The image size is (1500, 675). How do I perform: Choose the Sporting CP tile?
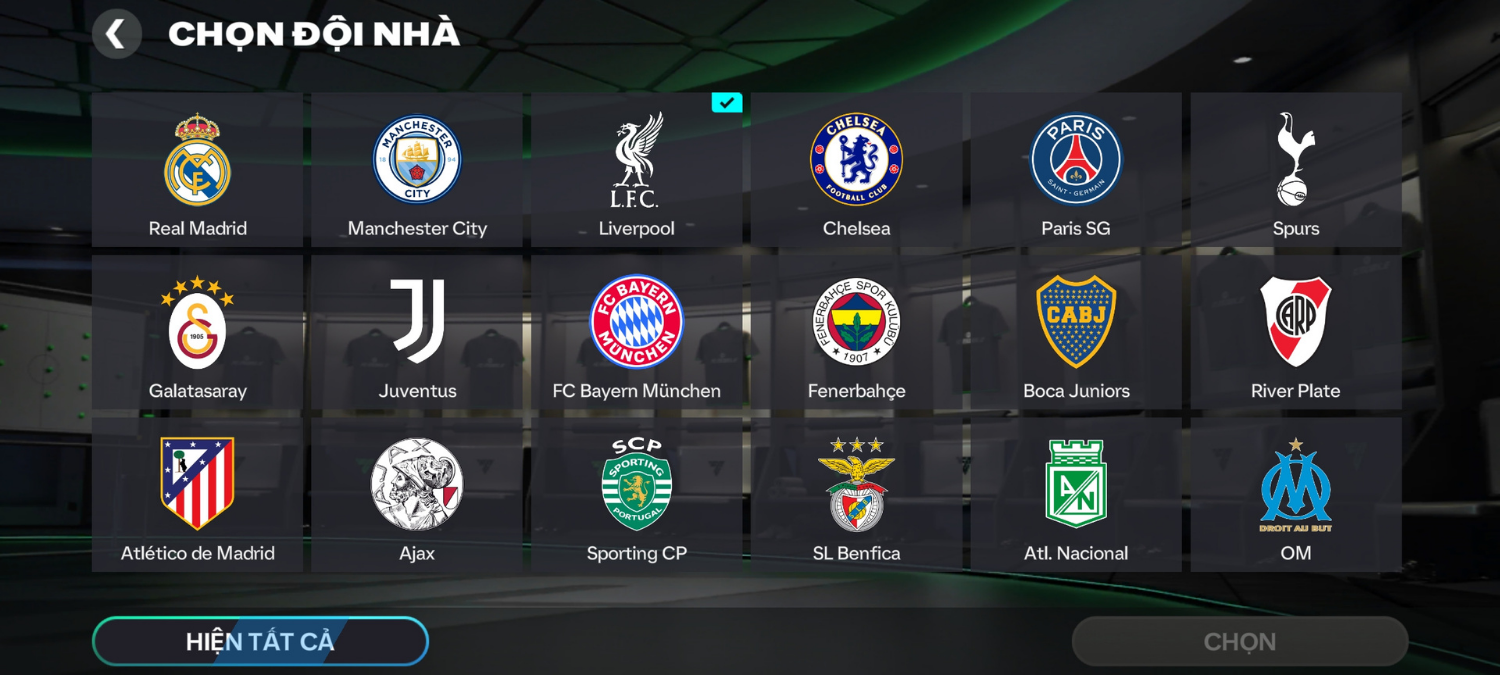(x=637, y=494)
